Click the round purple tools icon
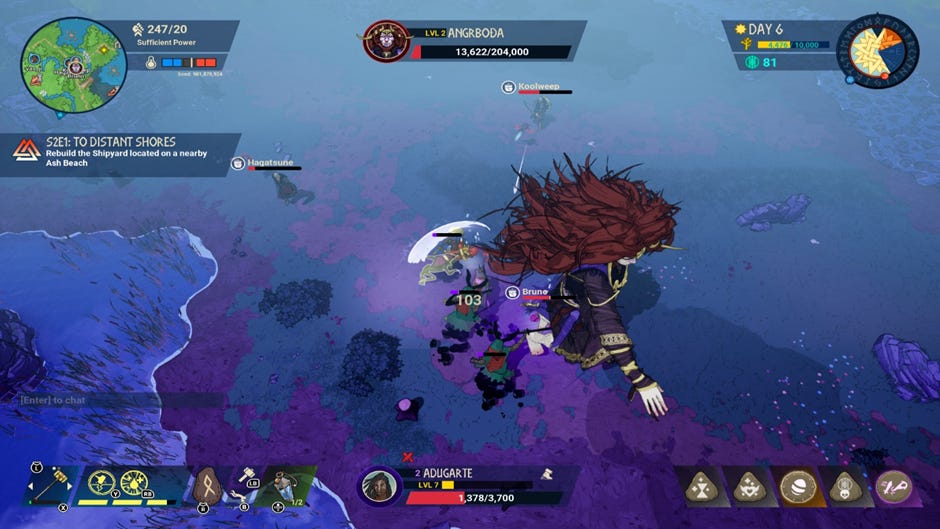940x529 pixels. tap(893, 487)
